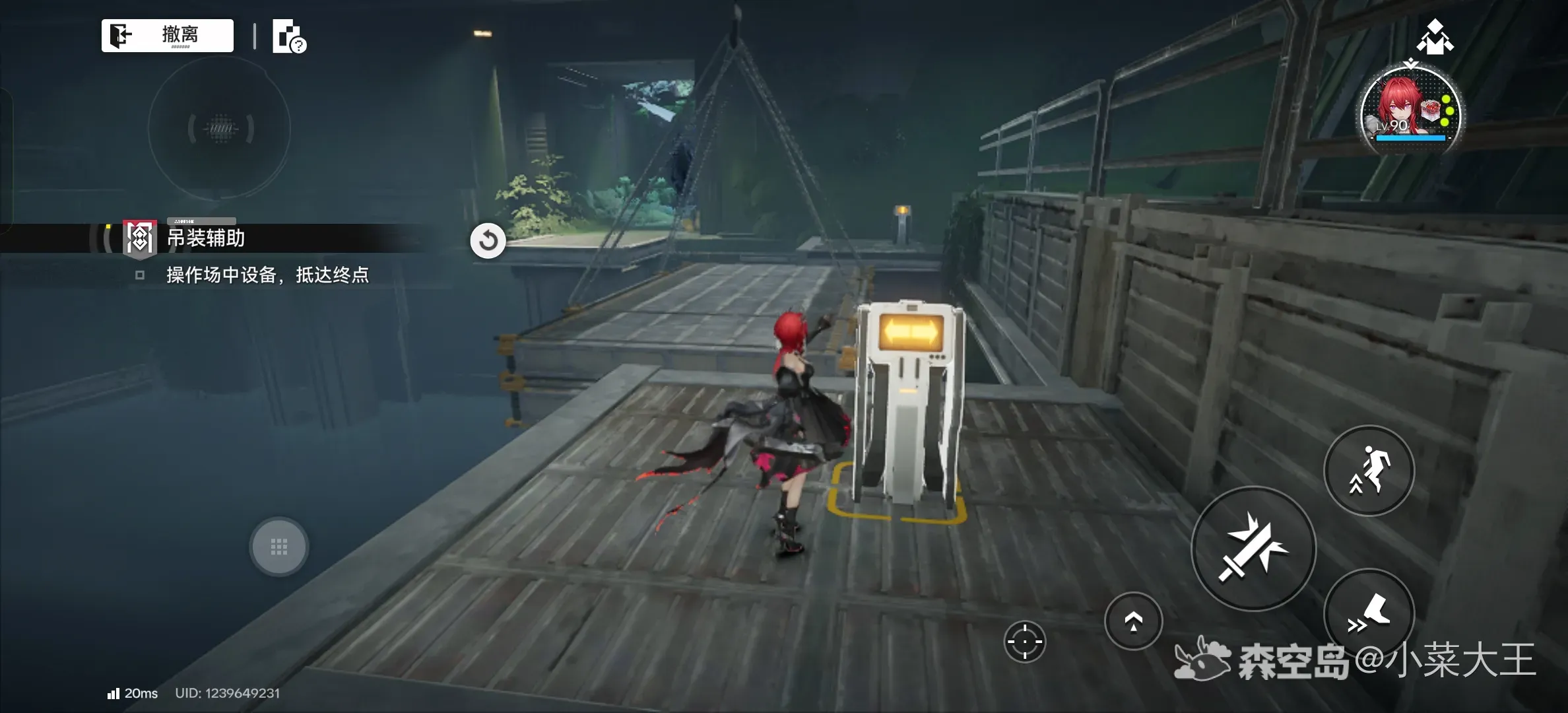Tap the virtual joystick circle
Image resolution: width=1568 pixels, height=713 pixels.
(x=220, y=128)
